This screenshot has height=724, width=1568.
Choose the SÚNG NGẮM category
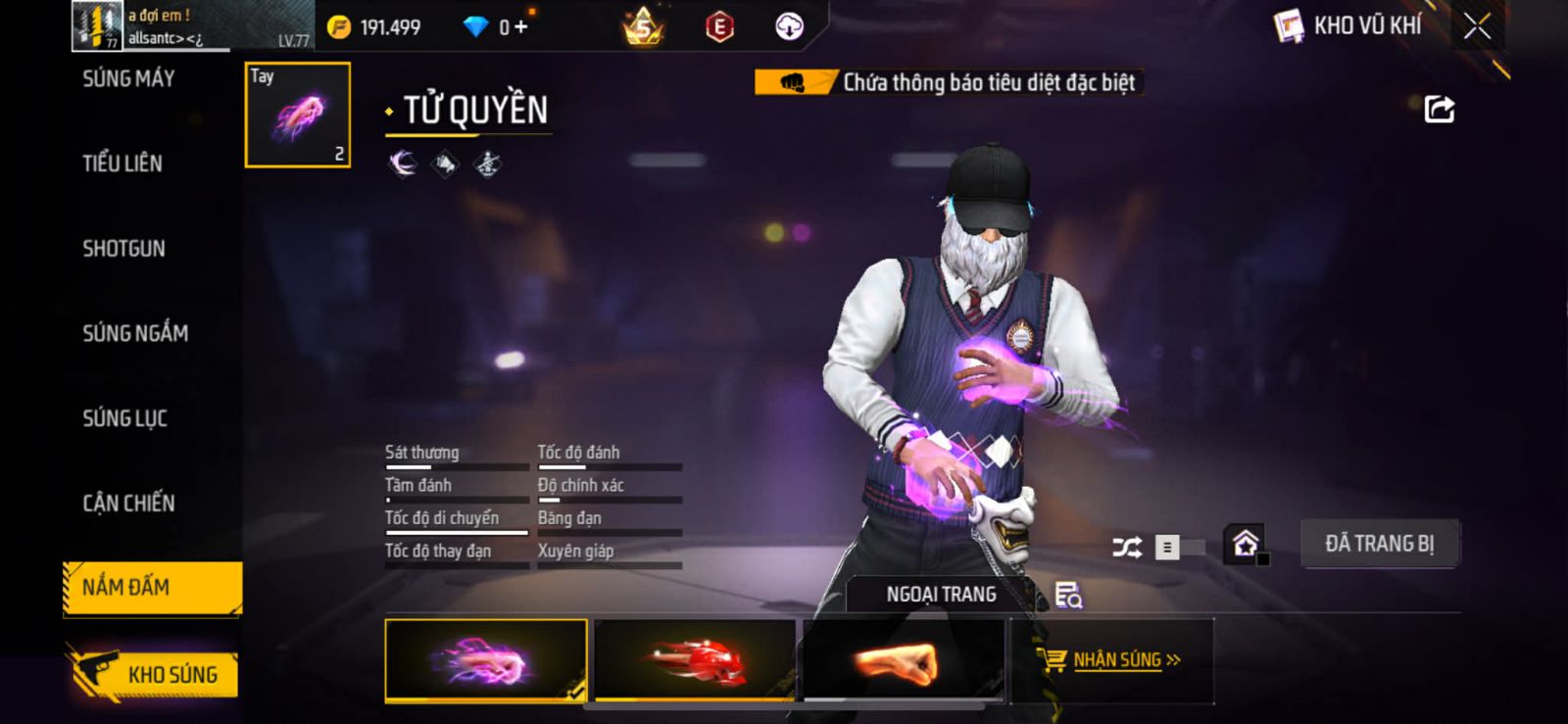click(135, 334)
